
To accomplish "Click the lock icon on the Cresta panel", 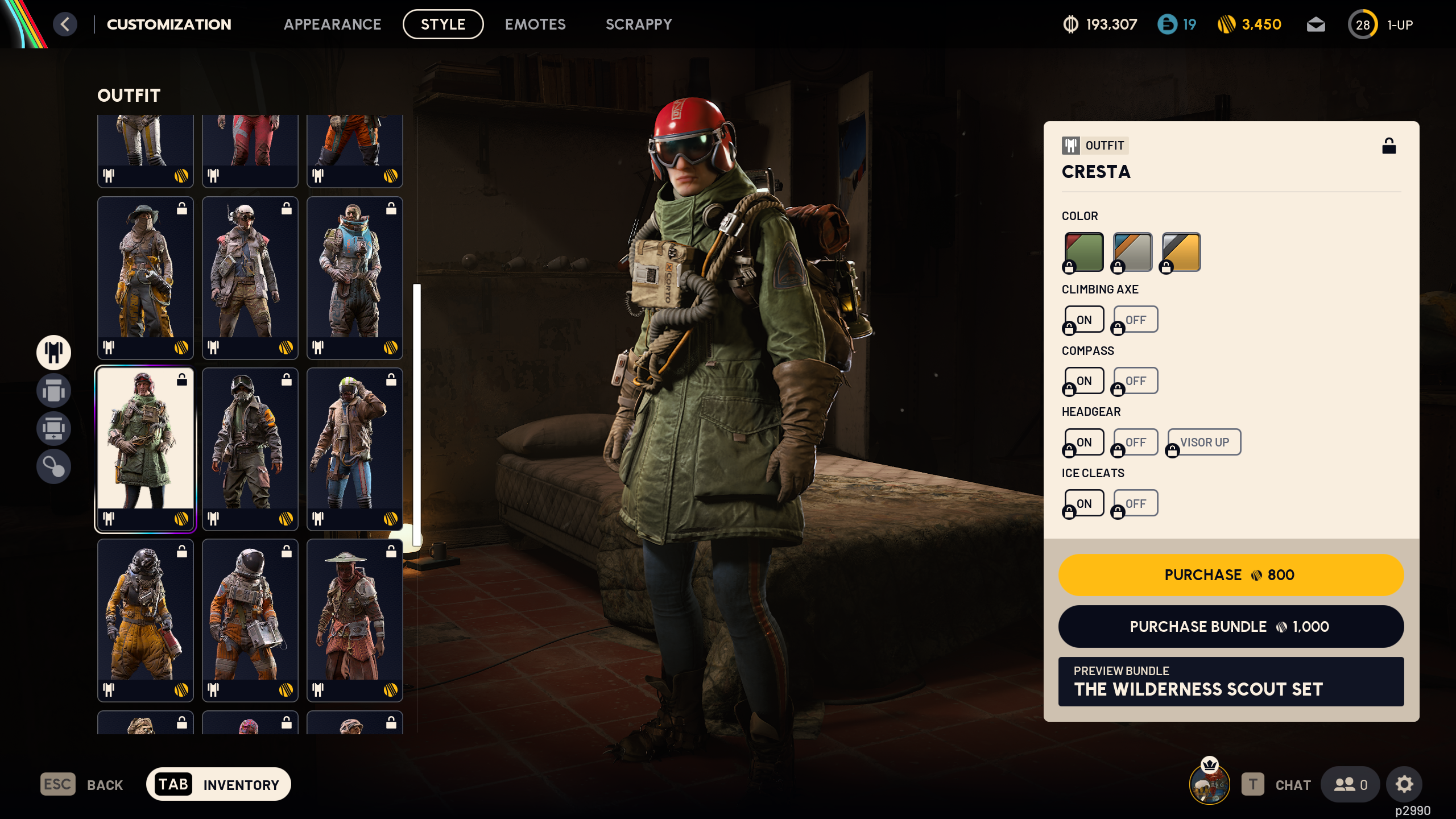I will pyautogui.click(x=1389, y=146).
